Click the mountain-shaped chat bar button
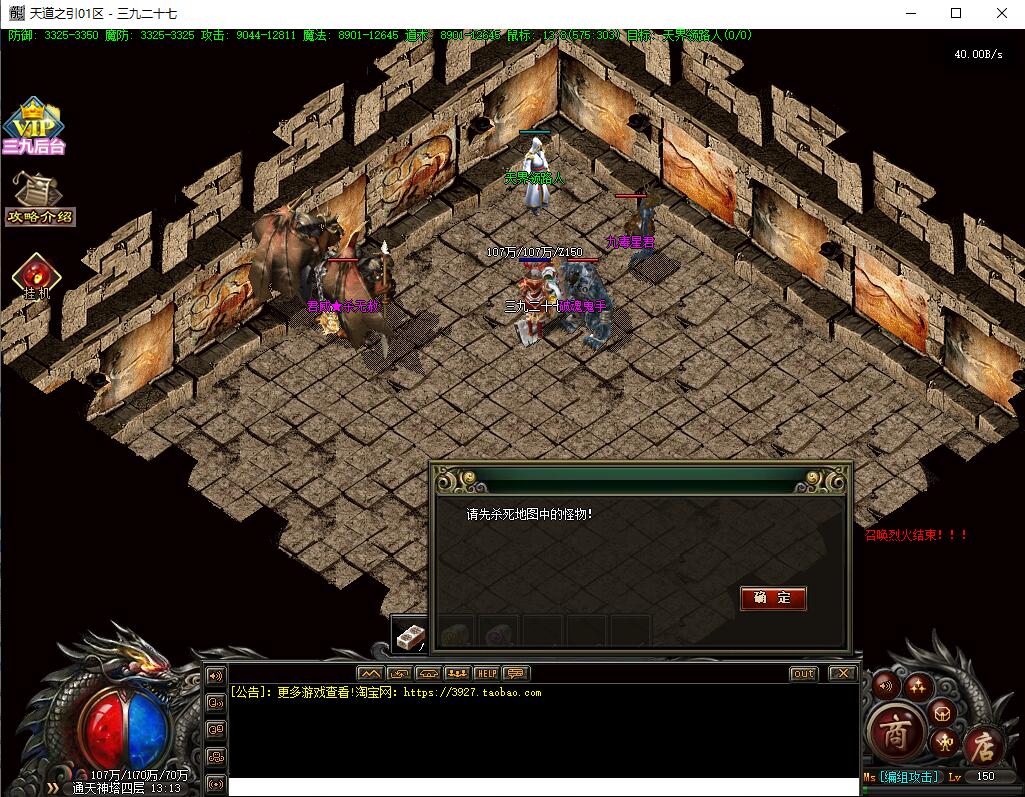The image size is (1025, 797). 370,673
